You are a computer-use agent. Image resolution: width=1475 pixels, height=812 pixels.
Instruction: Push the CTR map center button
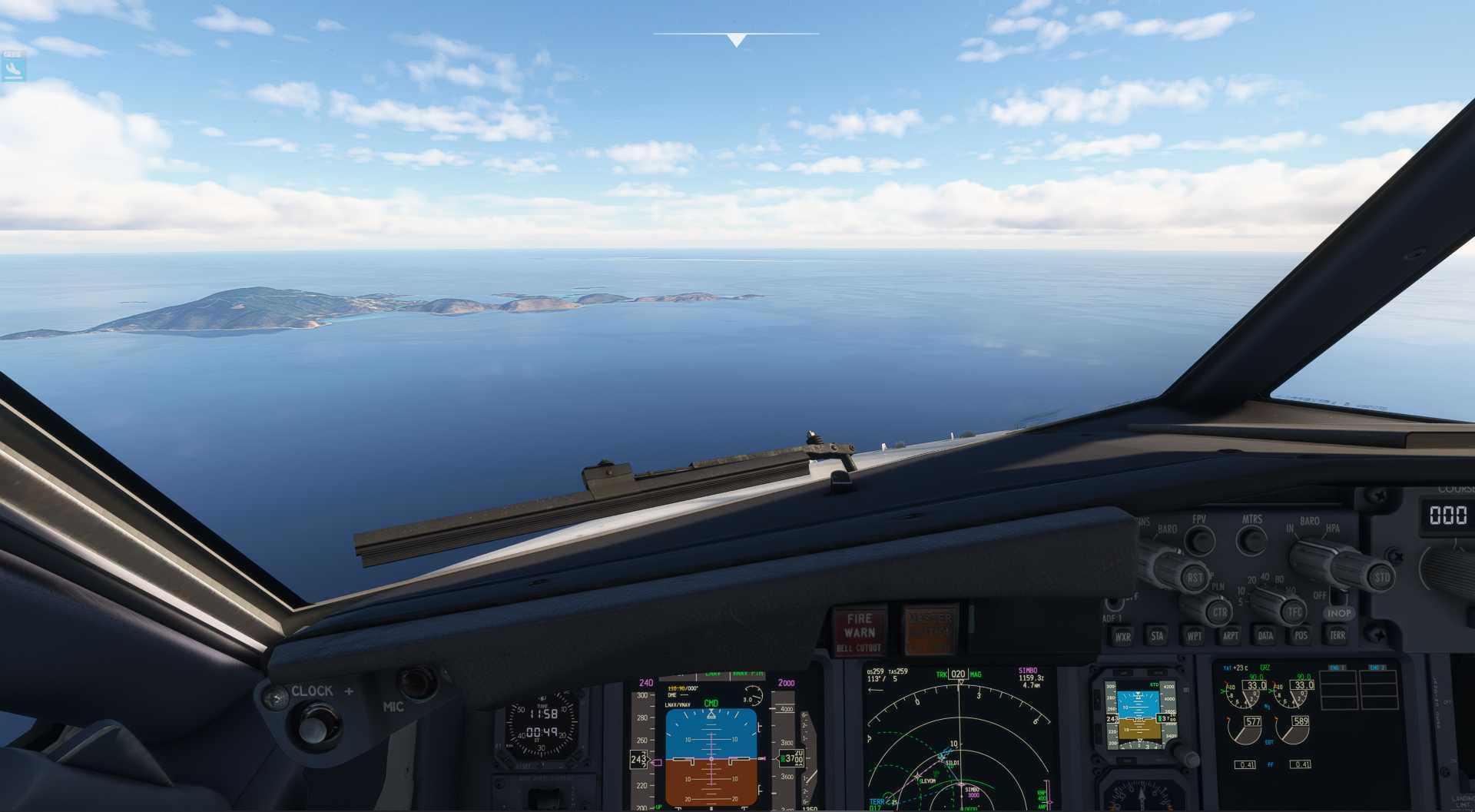click(1218, 612)
